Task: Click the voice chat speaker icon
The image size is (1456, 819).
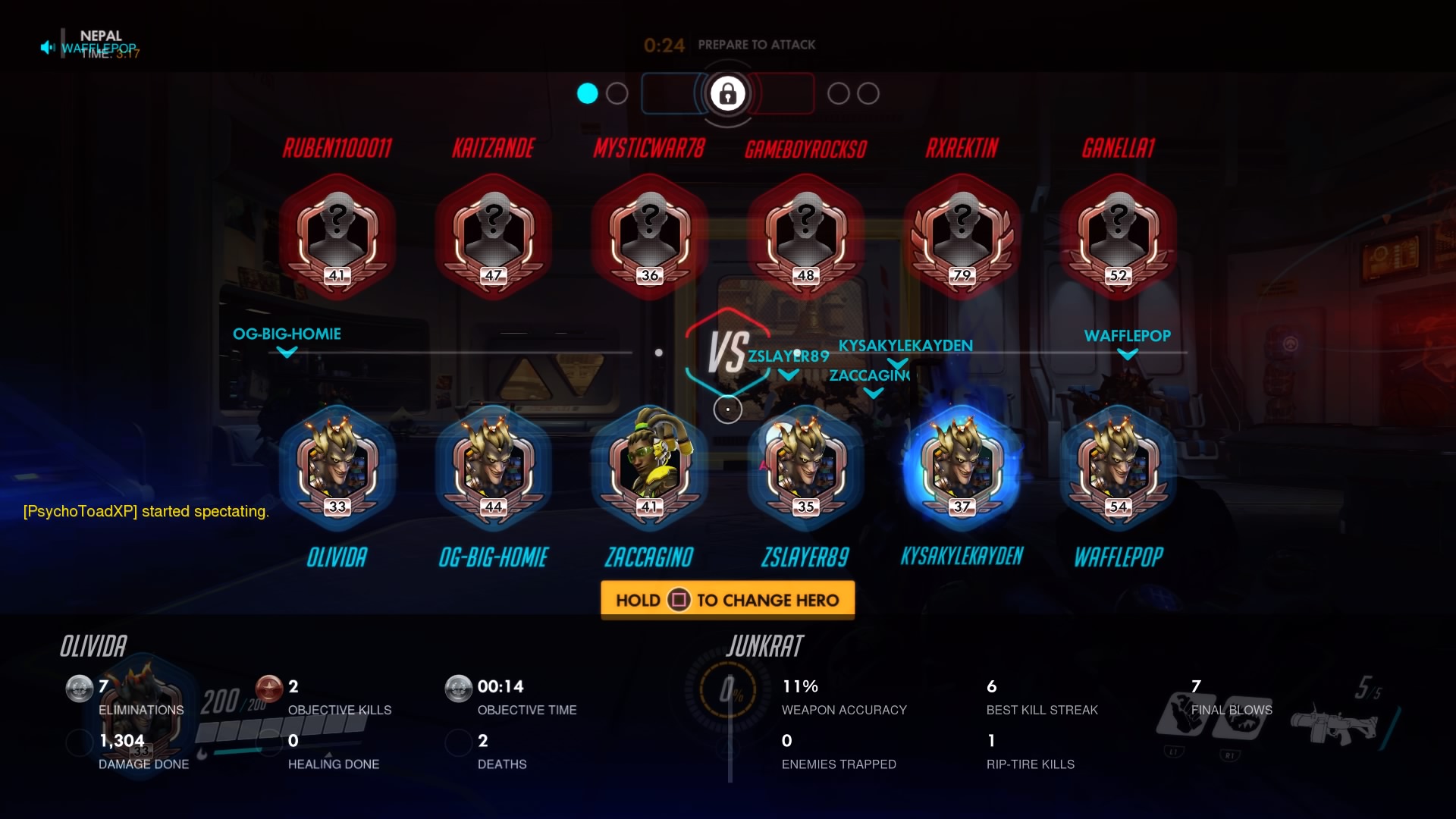Action: pyautogui.click(x=48, y=48)
